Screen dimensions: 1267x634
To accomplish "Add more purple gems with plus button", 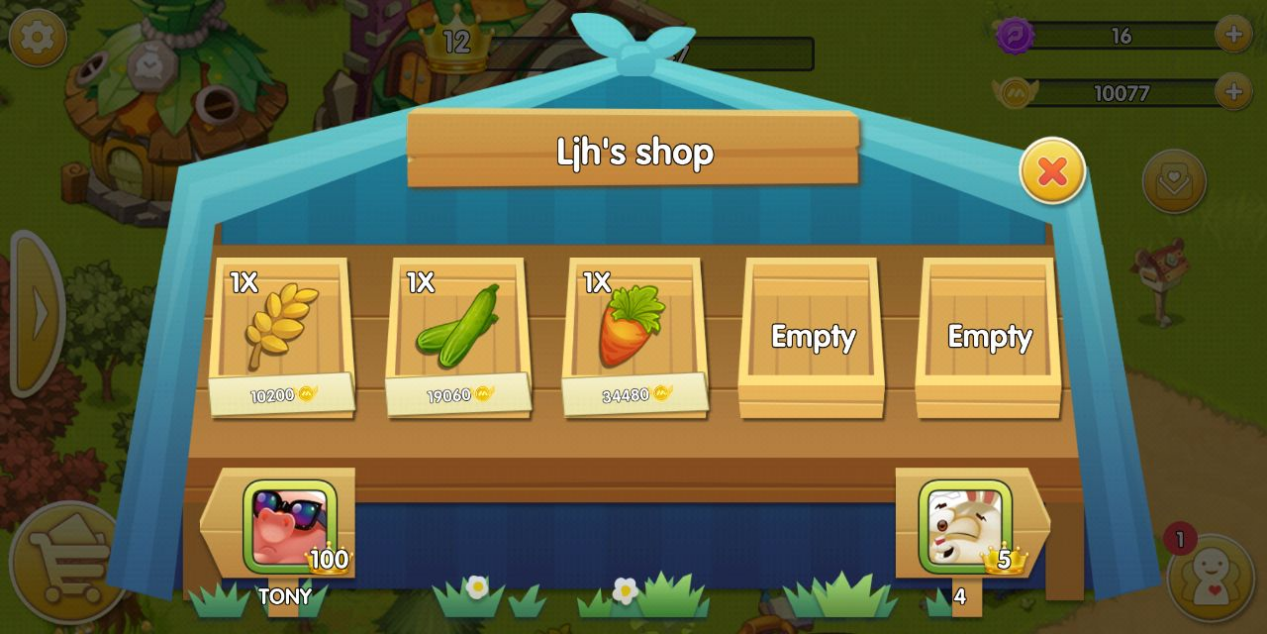I will [1233, 35].
